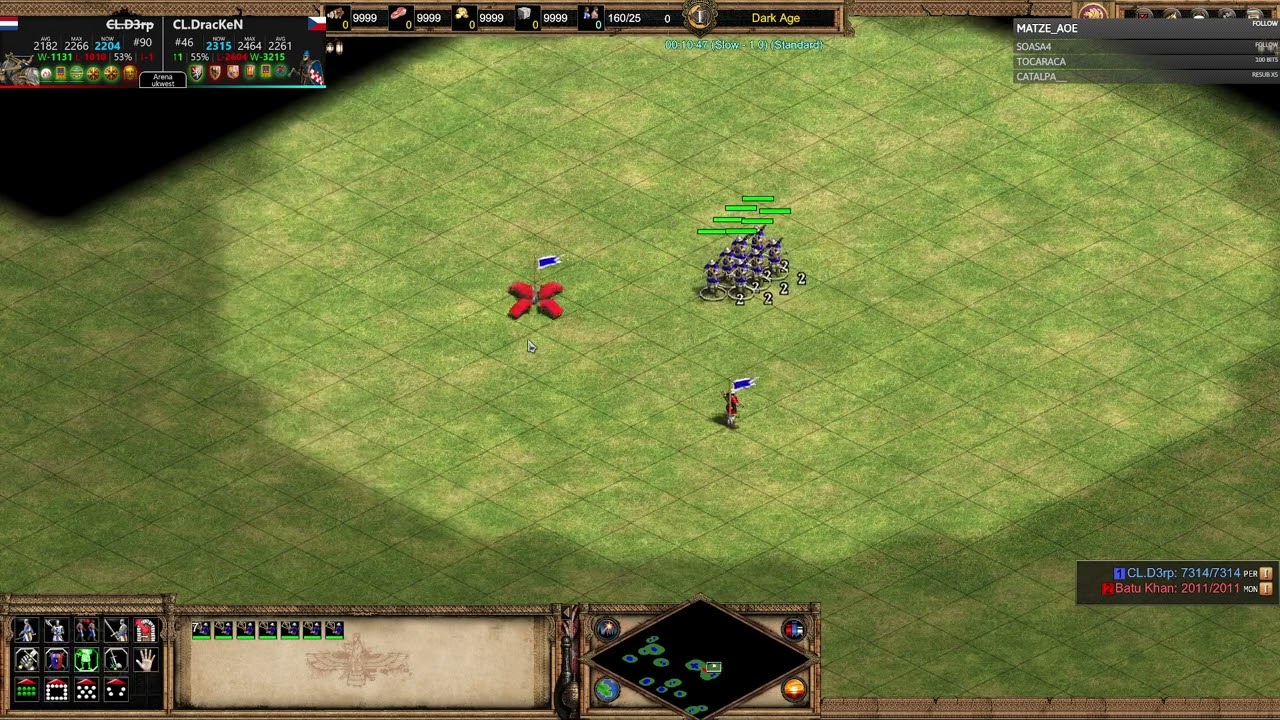
Task: Activate the minimap signal flare button
Action: pos(607,629)
